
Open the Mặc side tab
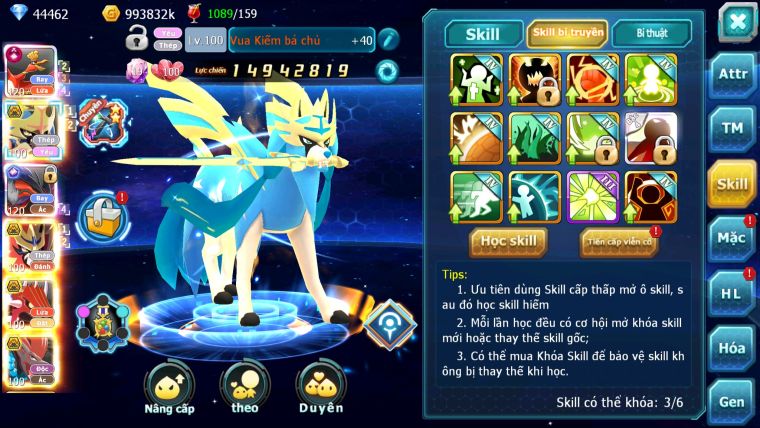coord(731,238)
